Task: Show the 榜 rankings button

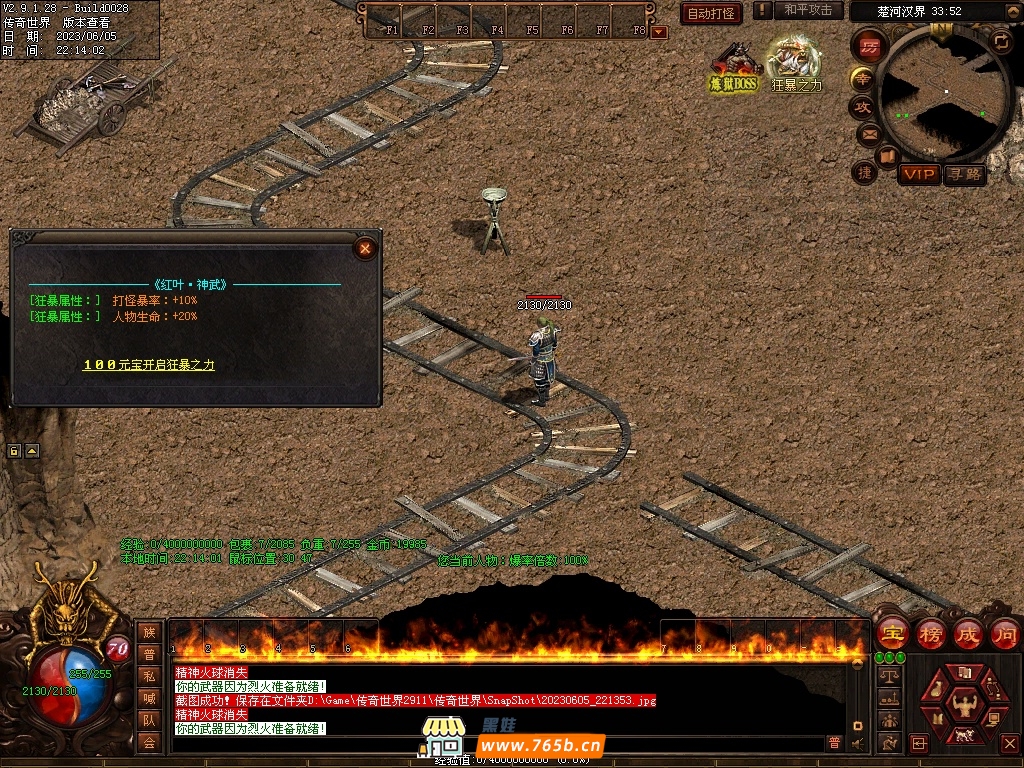Action: coord(931,633)
